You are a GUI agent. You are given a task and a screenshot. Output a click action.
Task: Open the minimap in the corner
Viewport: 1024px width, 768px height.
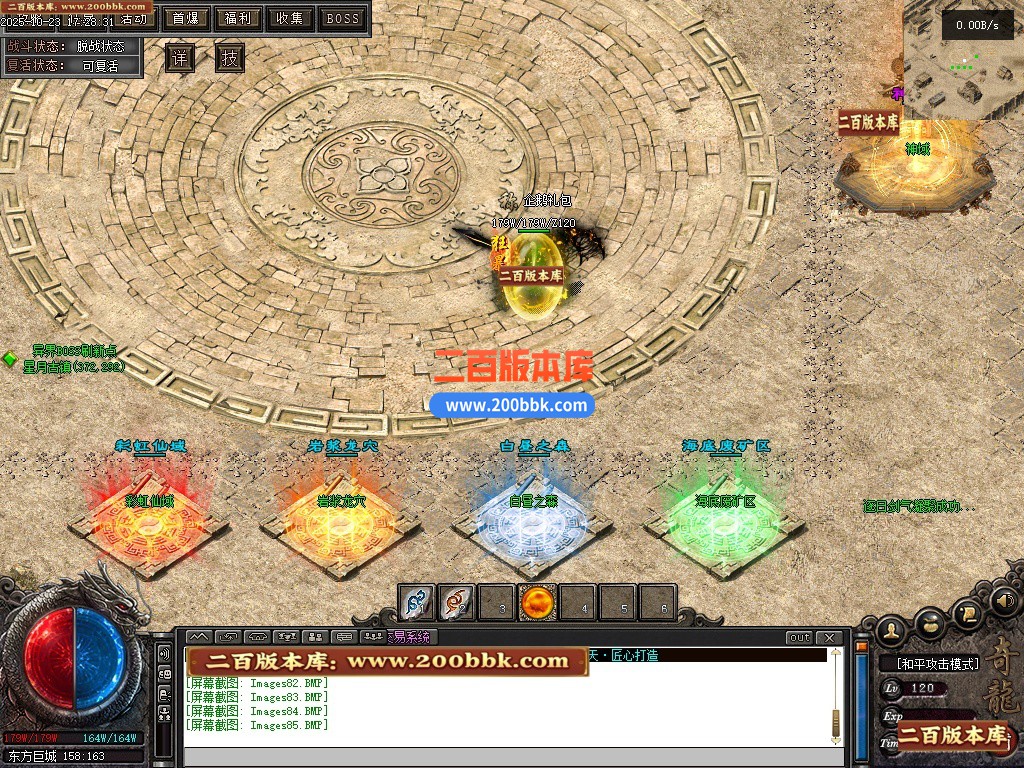962,60
